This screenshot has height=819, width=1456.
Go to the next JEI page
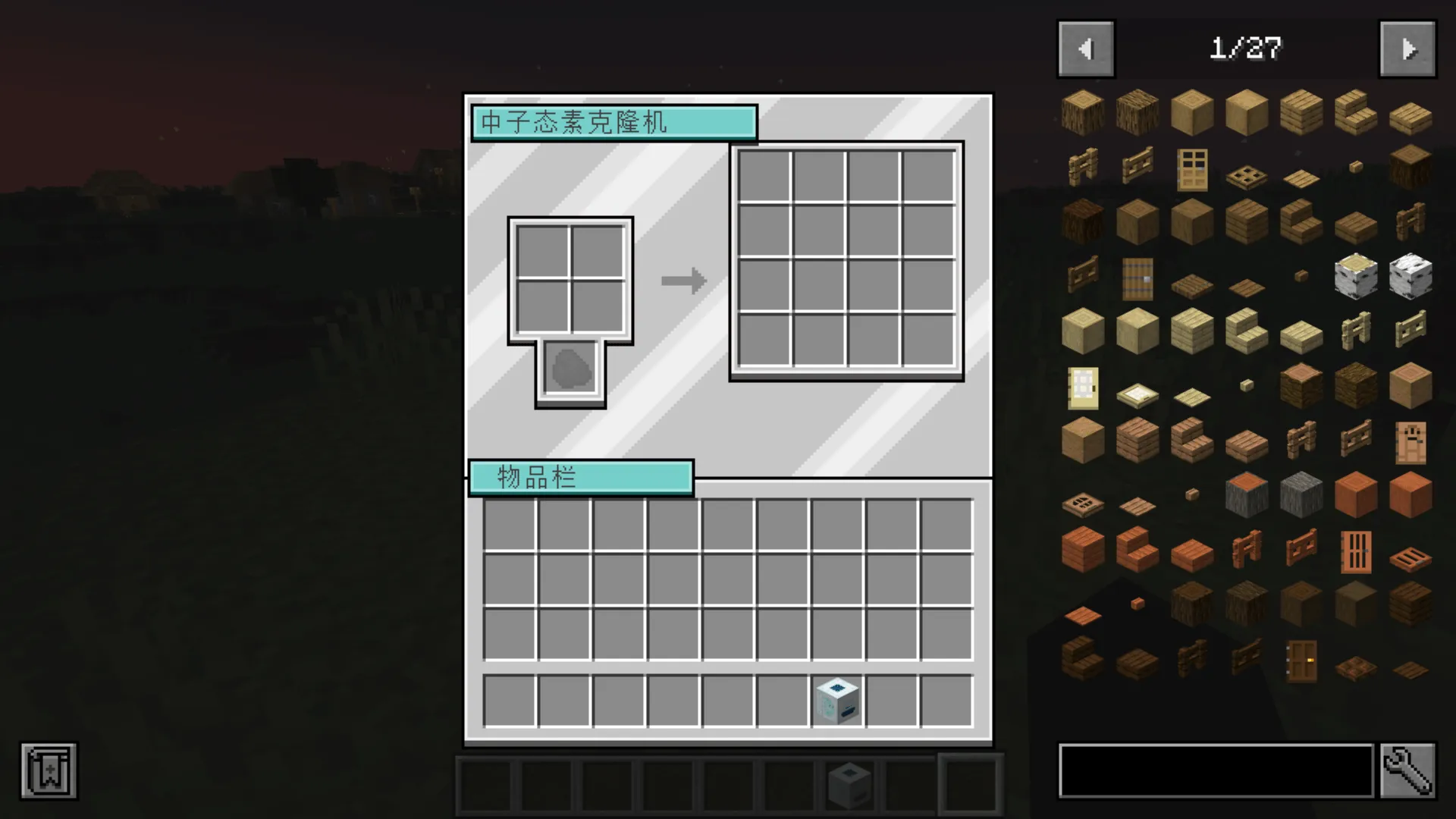[x=1407, y=48]
